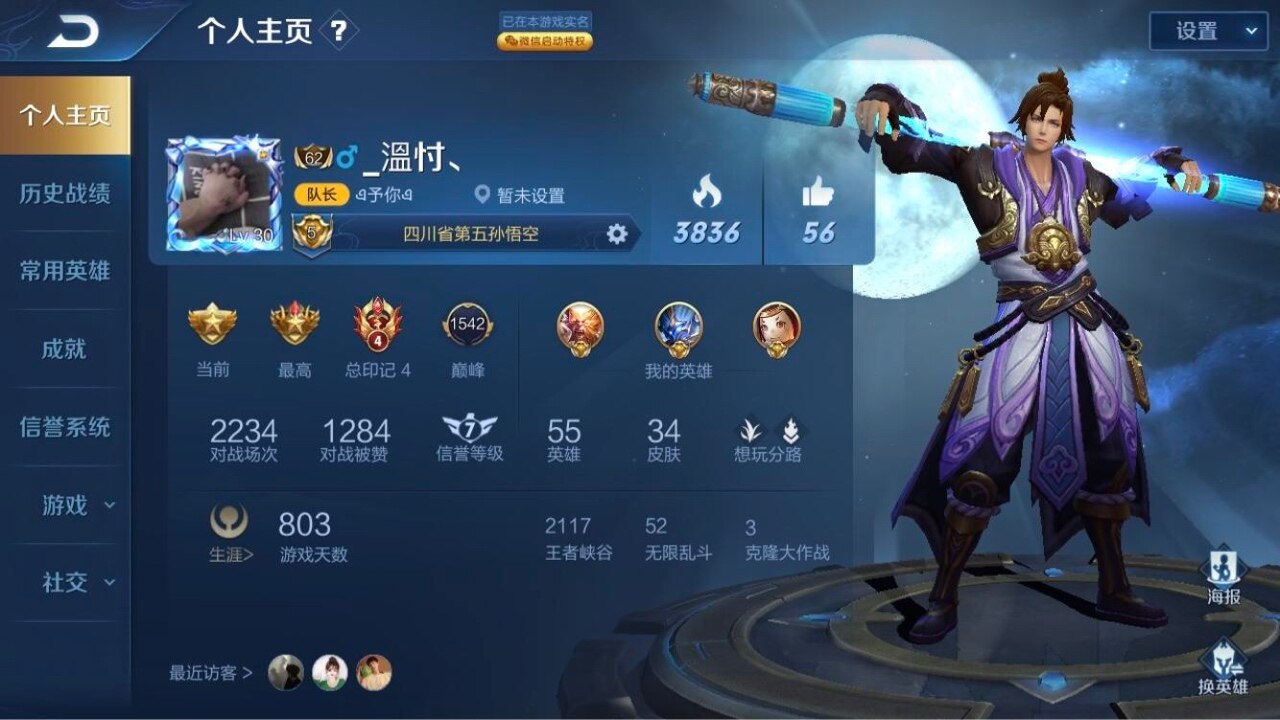Open the 海报 poster button
Screen dimensions: 1280x720
pyautogui.click(x=1224, y=577)
